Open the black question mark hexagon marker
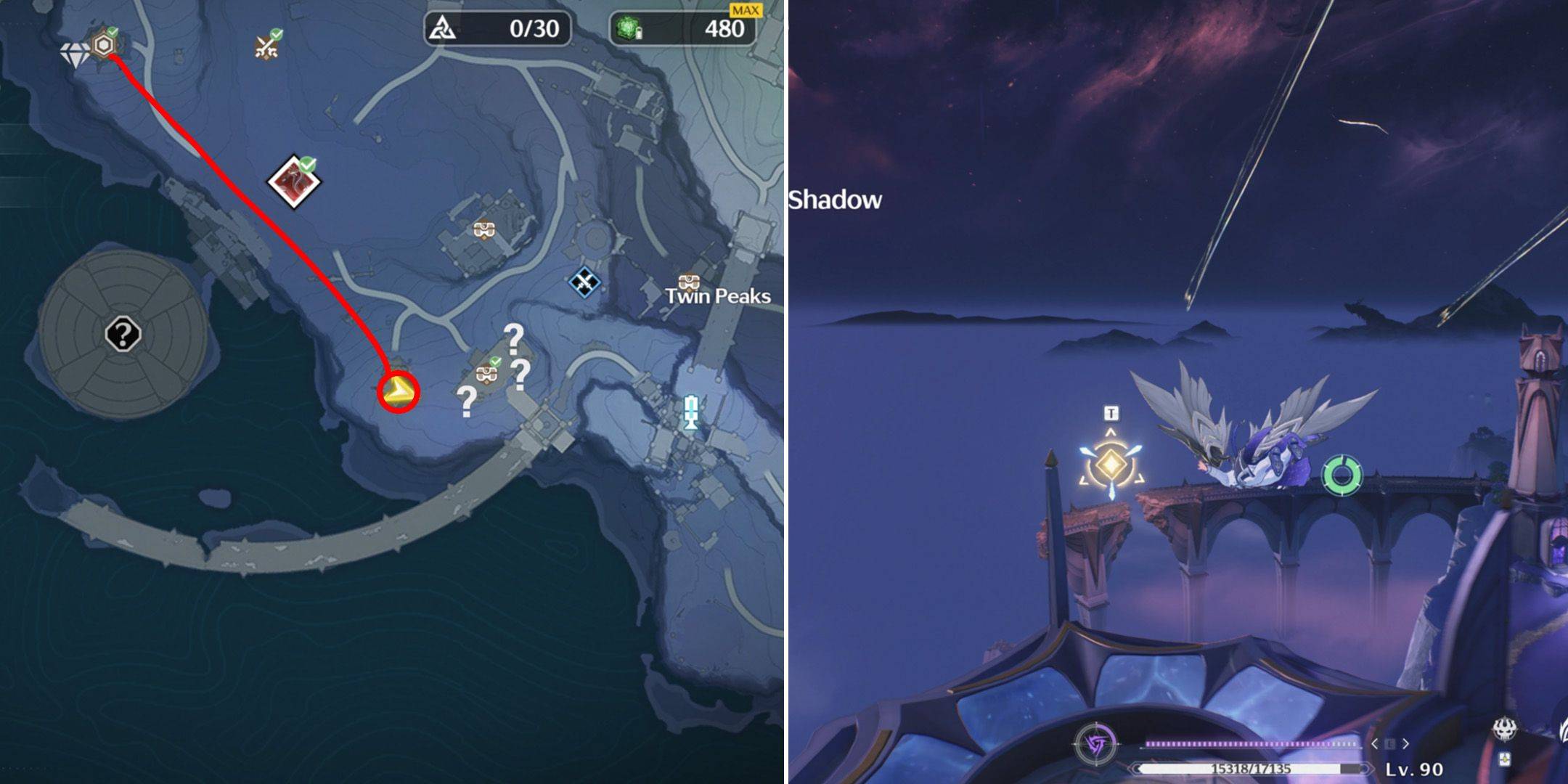The height and width of the screenshot is (784, 1568). [123, 335]
